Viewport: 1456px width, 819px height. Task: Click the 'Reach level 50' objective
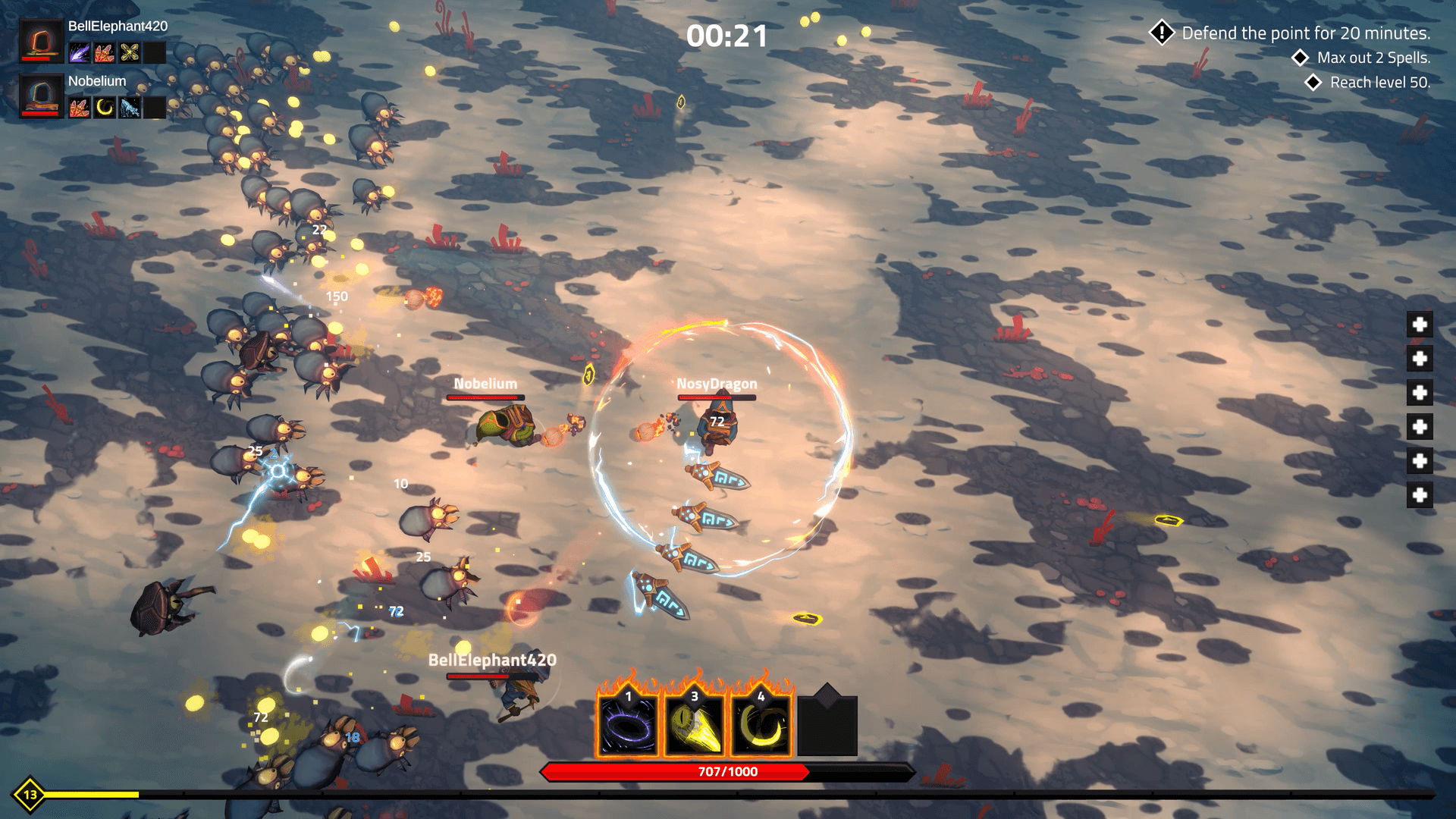[1379, 83]
